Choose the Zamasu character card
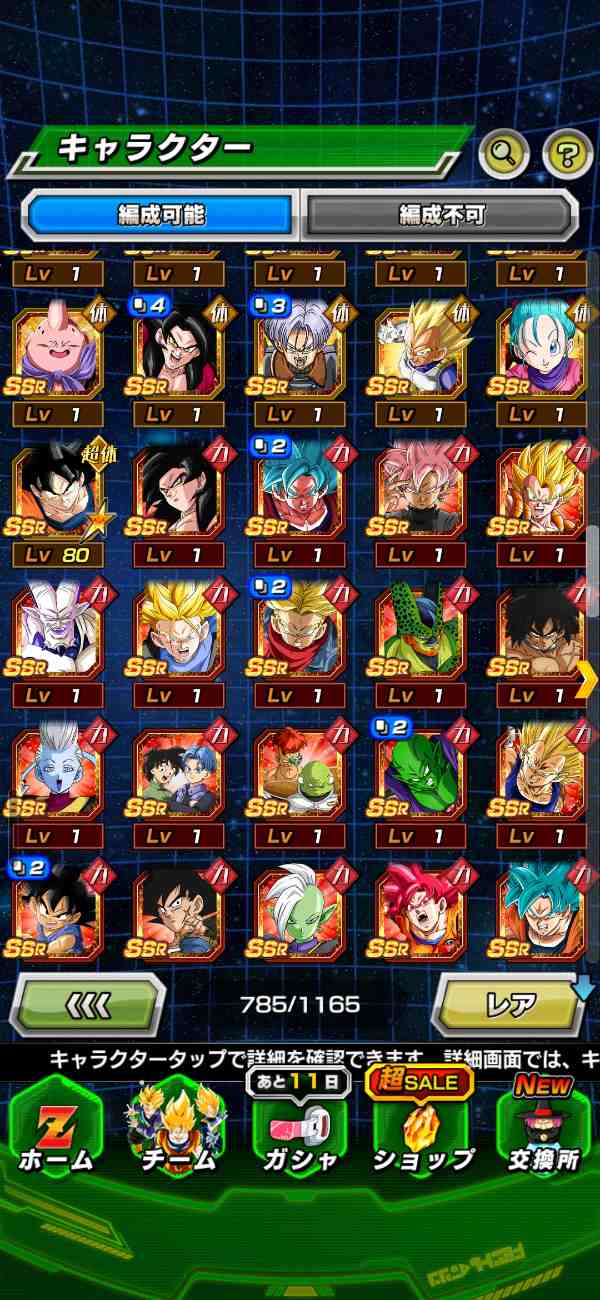This screenshot has height=1300, width=600. click(299, 908)
